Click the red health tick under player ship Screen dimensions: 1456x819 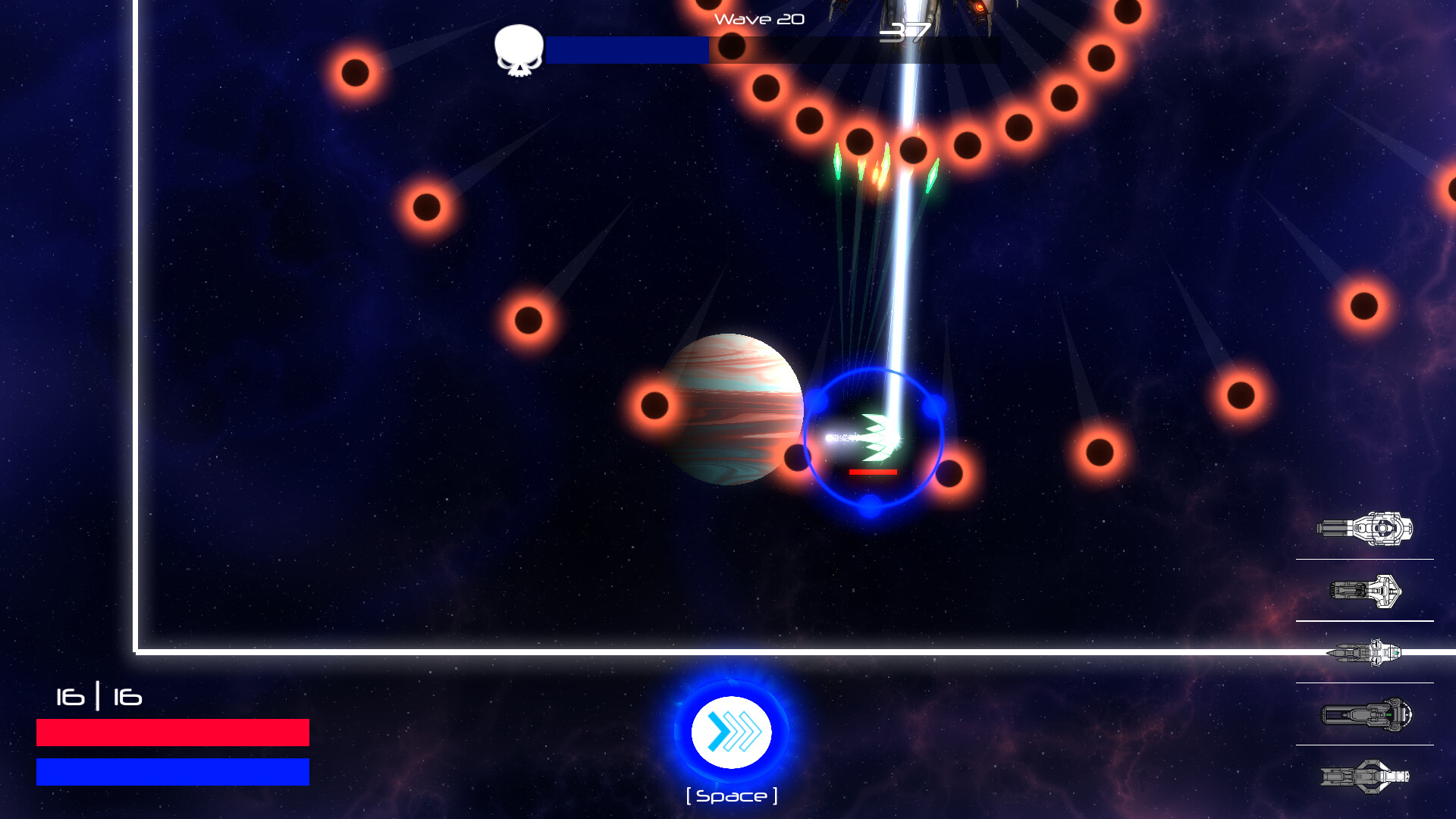point(872,471)
